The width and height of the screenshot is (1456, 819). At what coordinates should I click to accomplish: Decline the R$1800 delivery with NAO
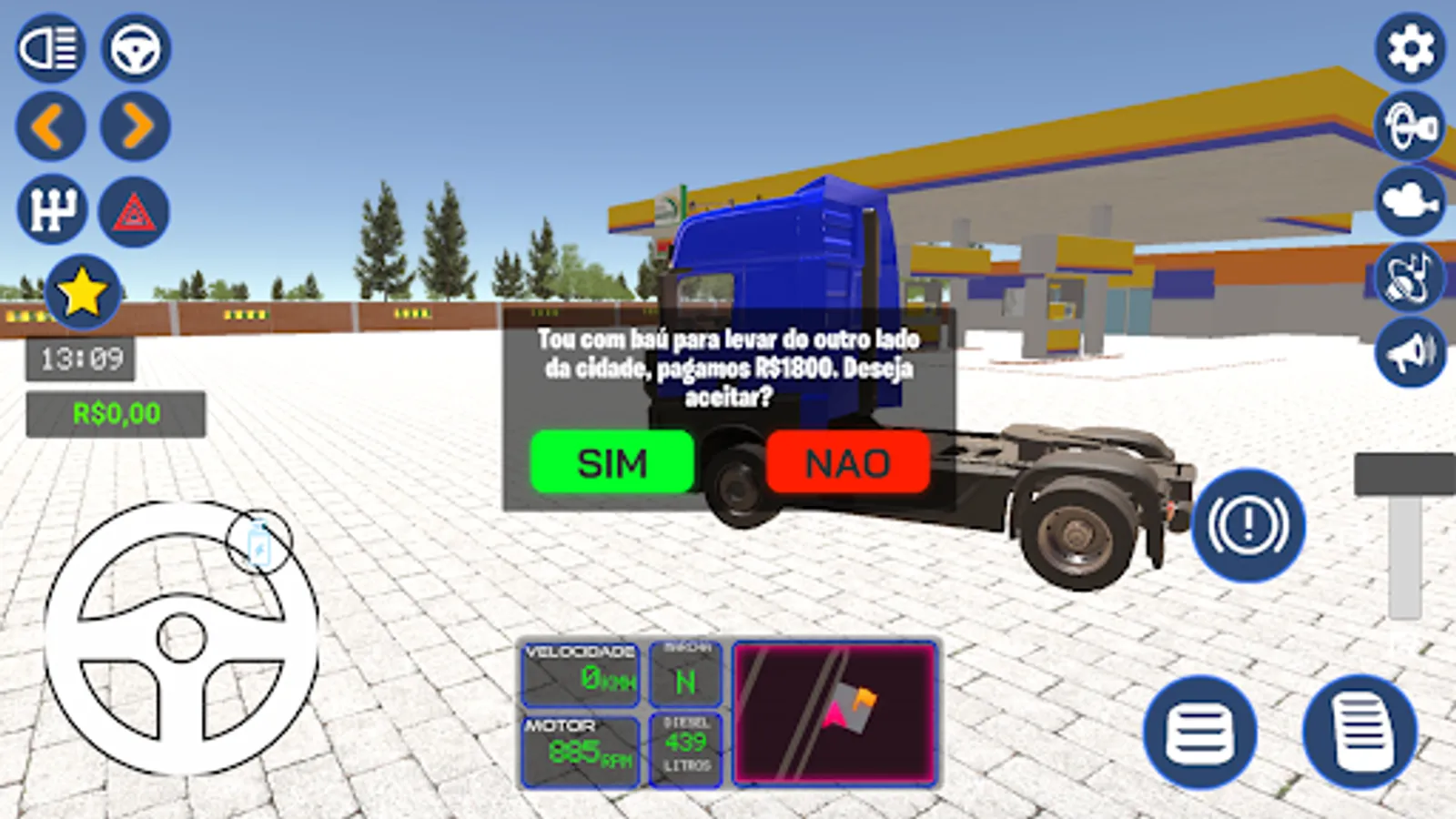coord(848,463)
